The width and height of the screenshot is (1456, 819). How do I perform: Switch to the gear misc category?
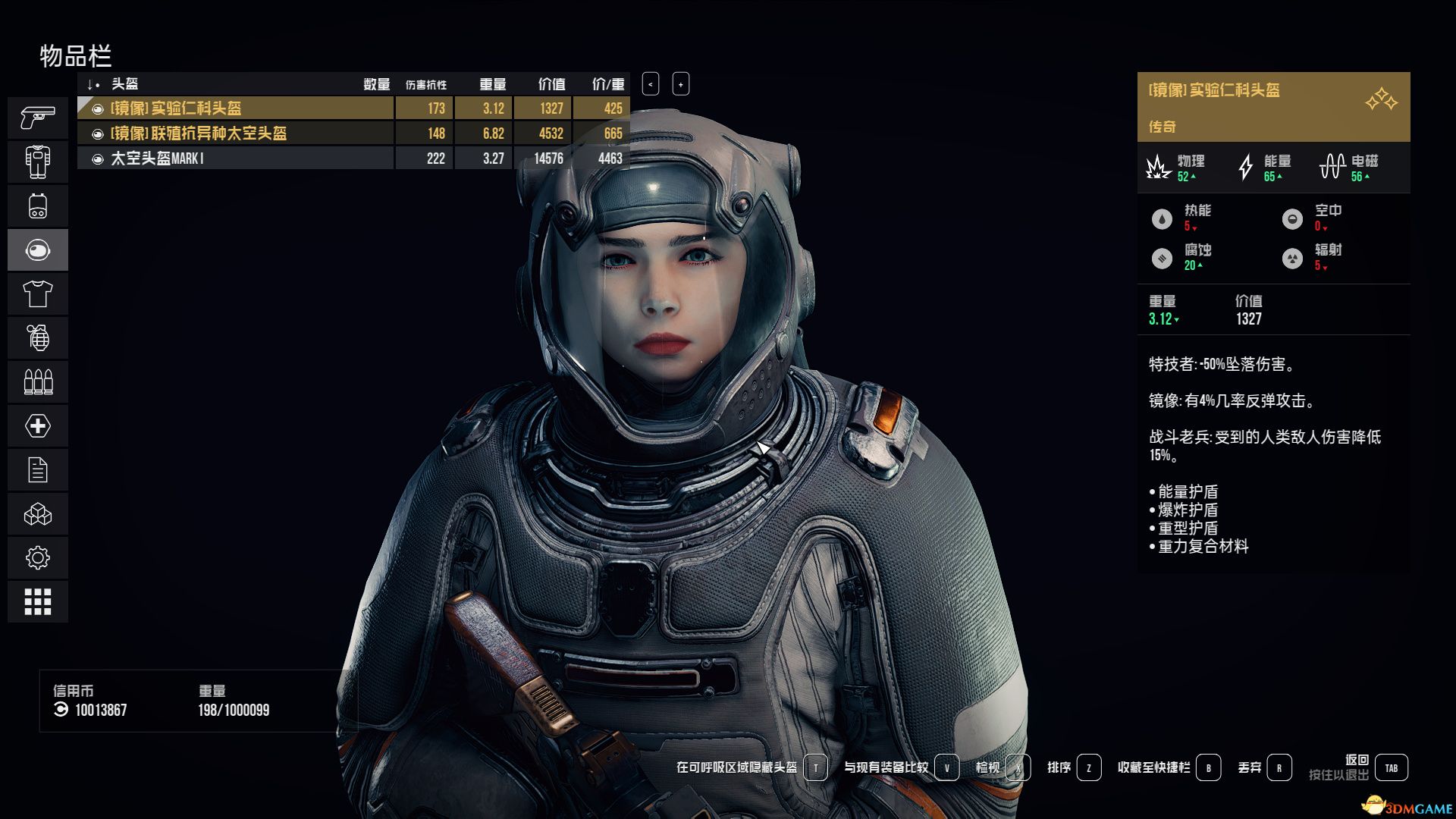tap(38, 558)
